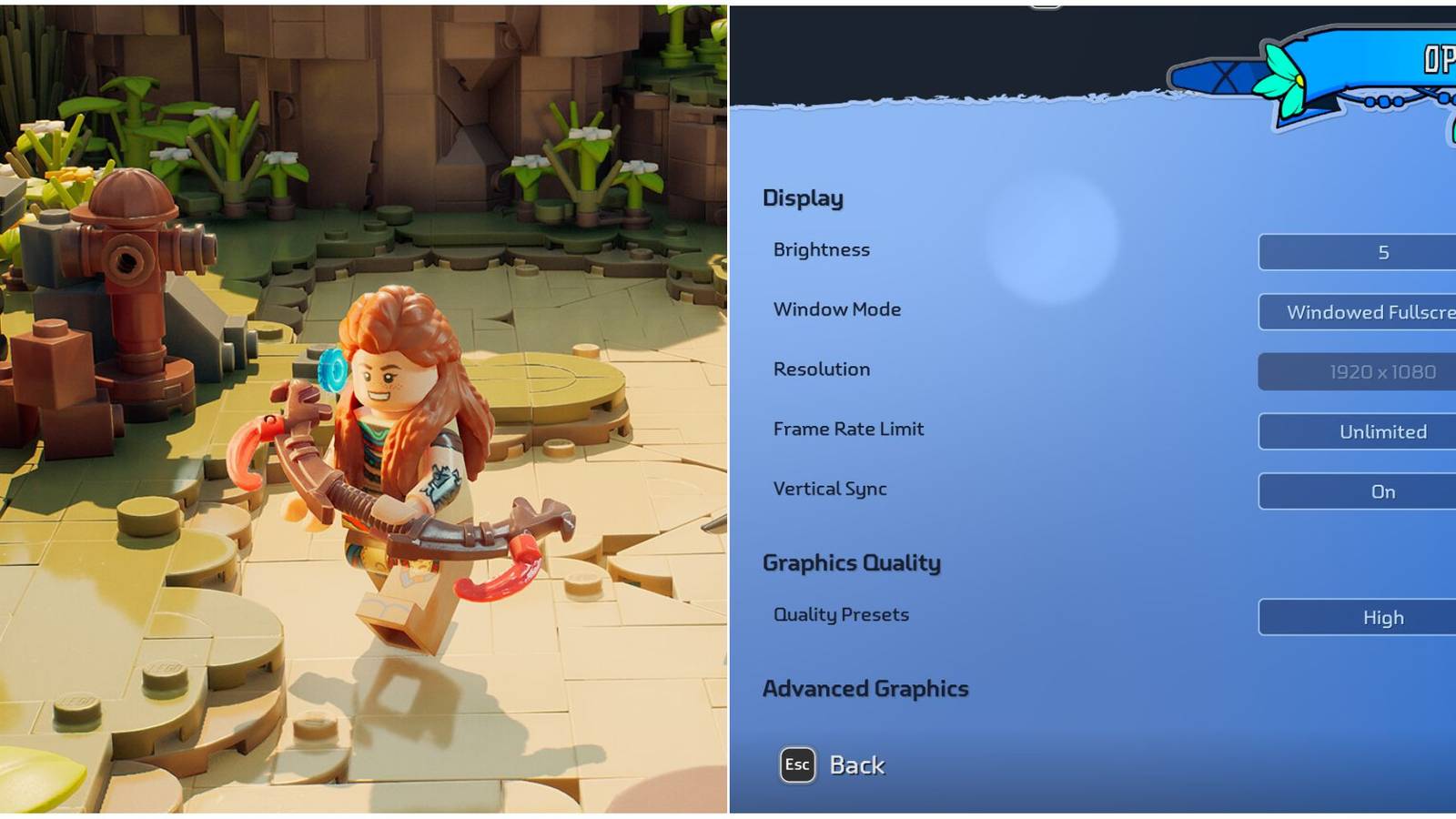Click the Brightness value showing 5
Screen dimensions: 1456x819
[1382, 251]
